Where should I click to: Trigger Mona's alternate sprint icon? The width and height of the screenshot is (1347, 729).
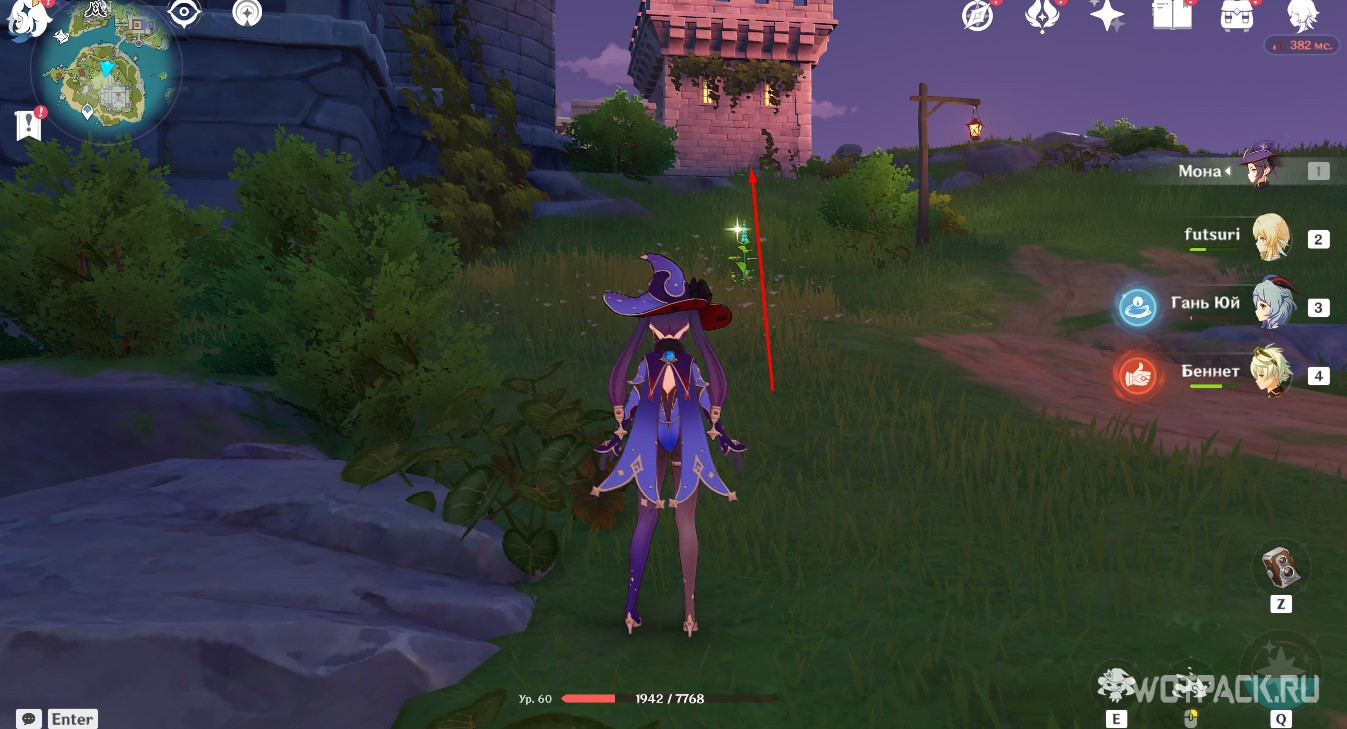point(1191,688)
